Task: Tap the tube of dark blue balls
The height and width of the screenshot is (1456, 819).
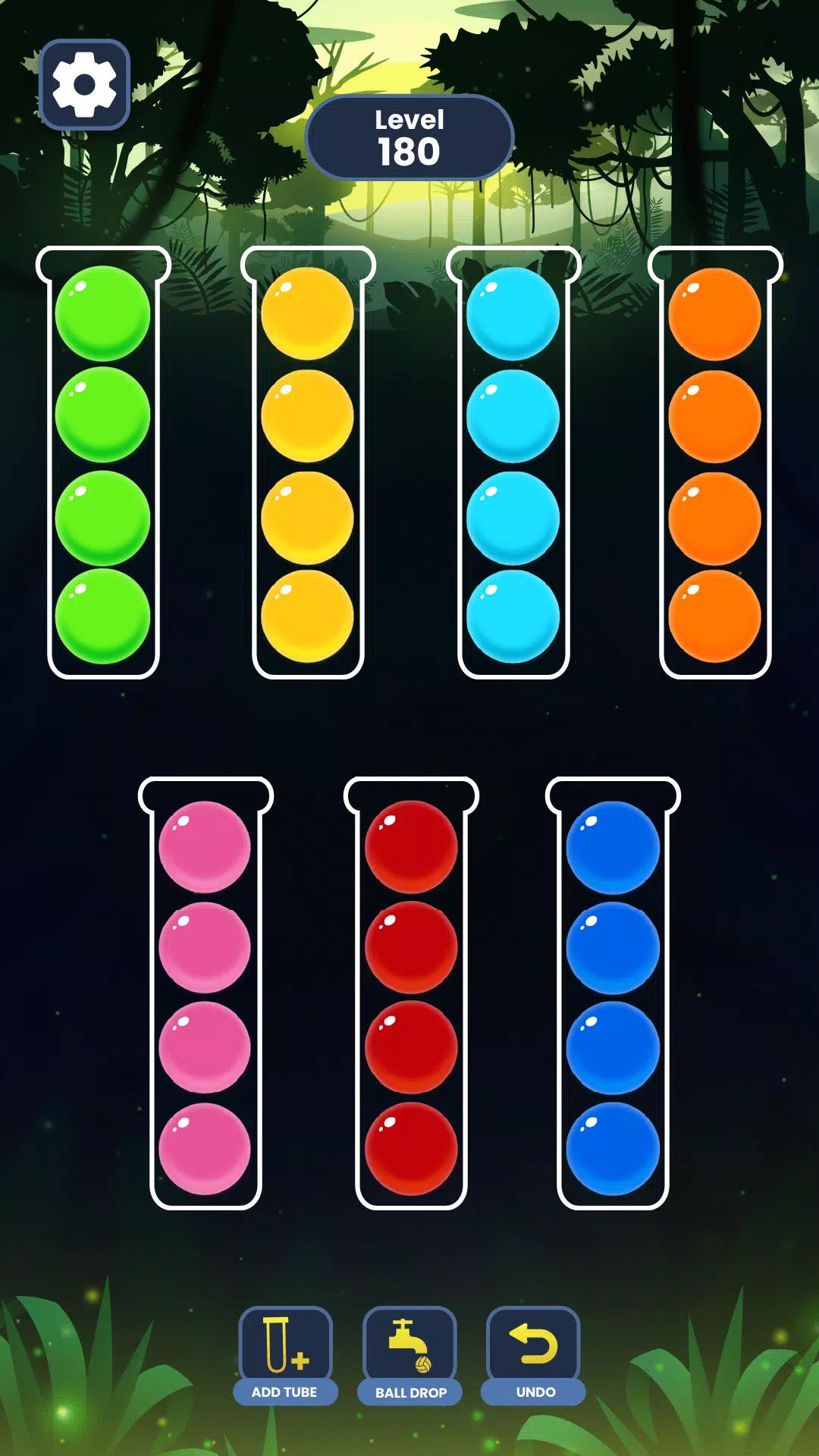Action: [613, 995]
